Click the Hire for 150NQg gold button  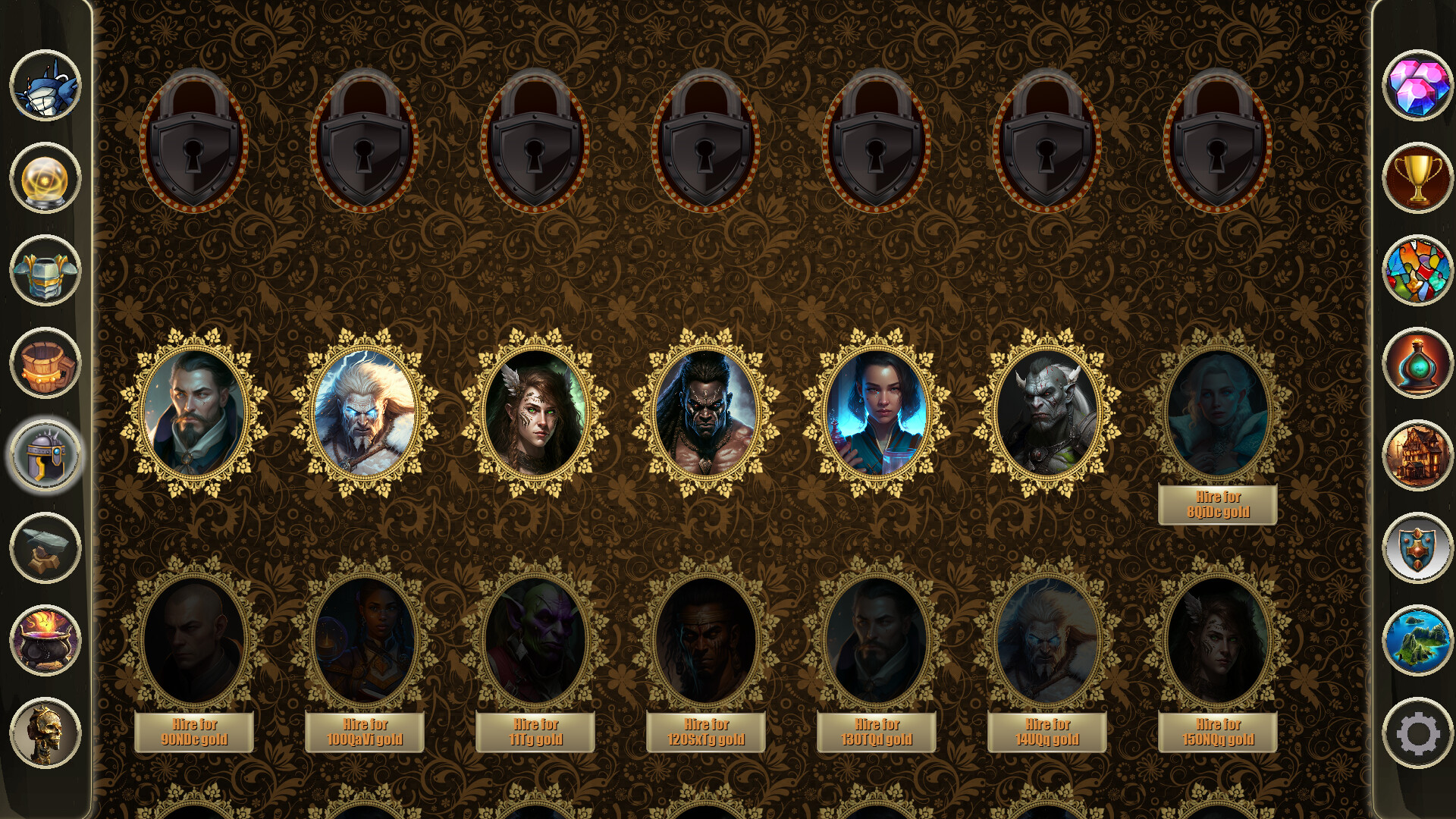[x=1219, y=730]
